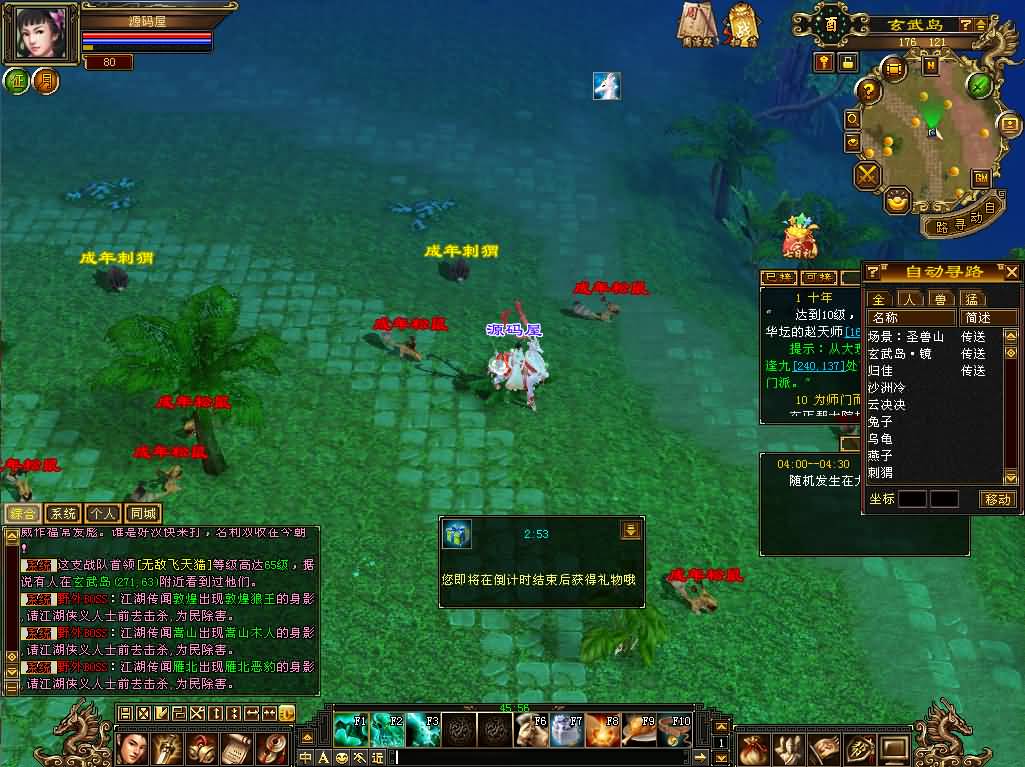Click the first coordinate input box
1025x767 pixels.
(x=911, y=499)
